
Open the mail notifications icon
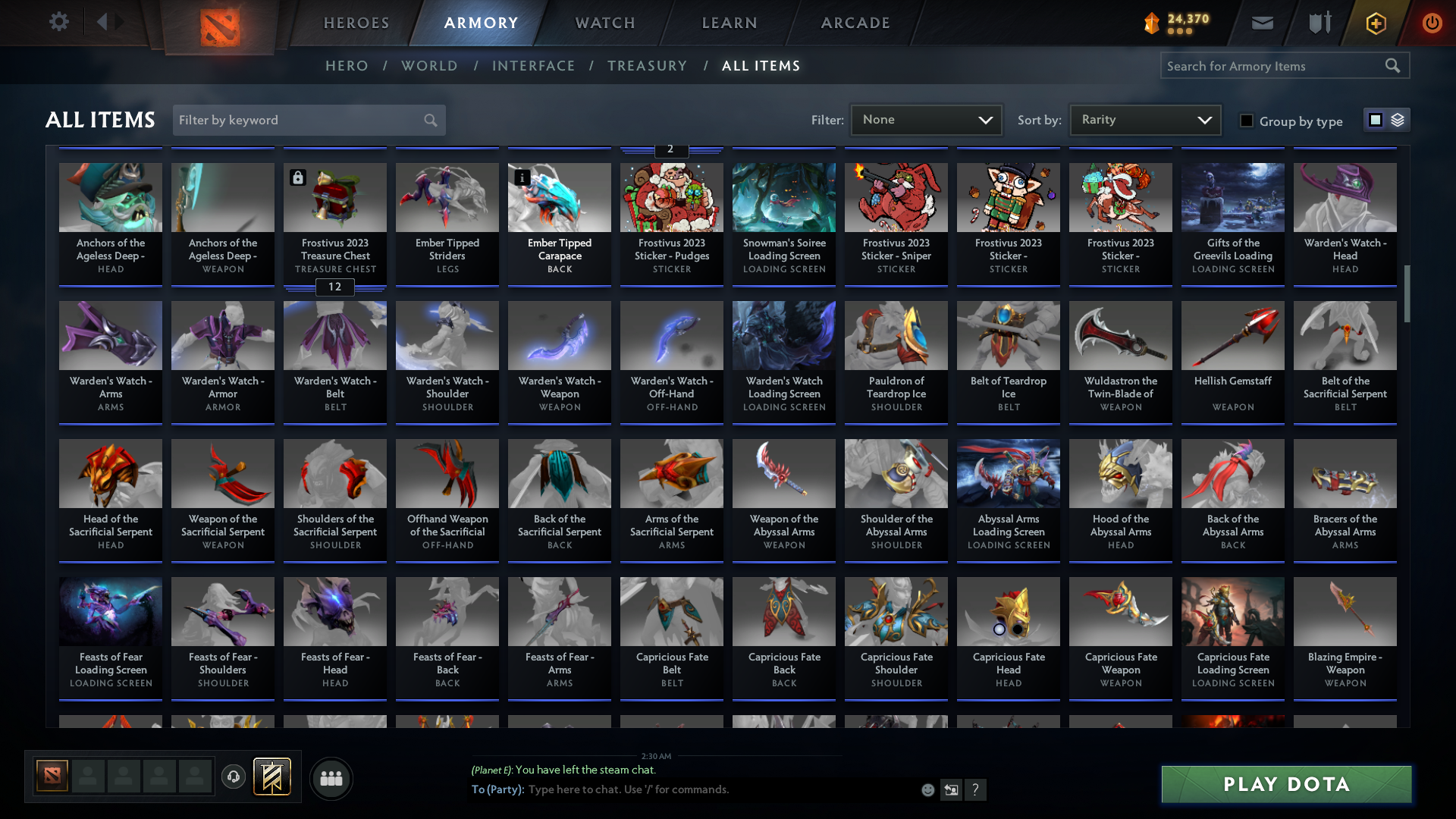1262,23
